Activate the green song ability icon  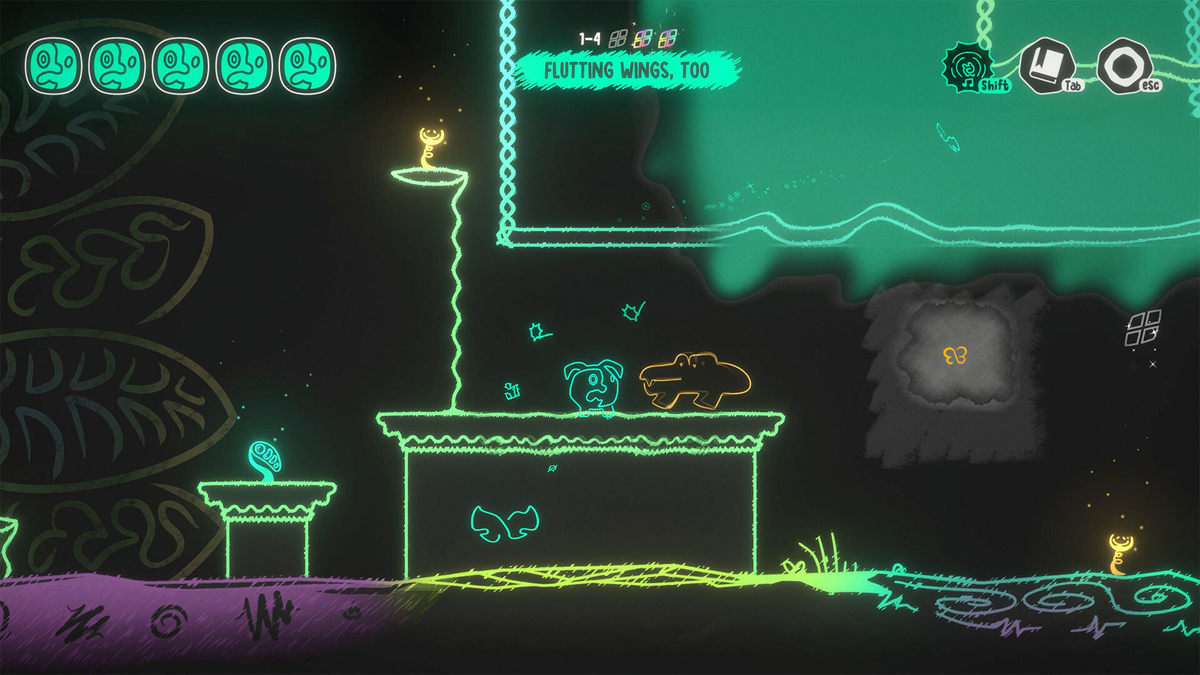(968, 66)
